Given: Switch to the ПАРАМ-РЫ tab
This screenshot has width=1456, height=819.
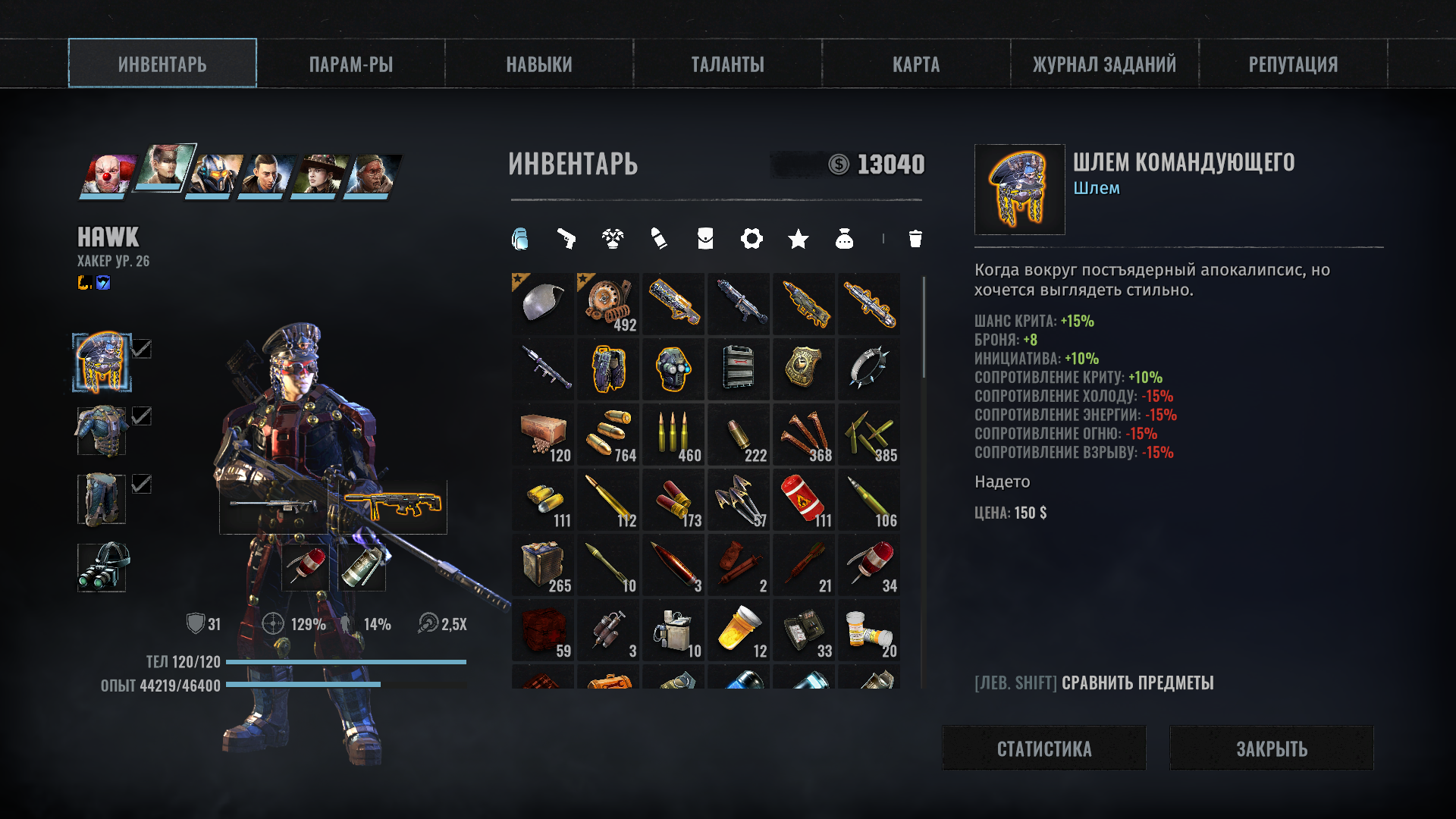Looking at the screenshot, I should pyautogui.click(x=350, y=64).
